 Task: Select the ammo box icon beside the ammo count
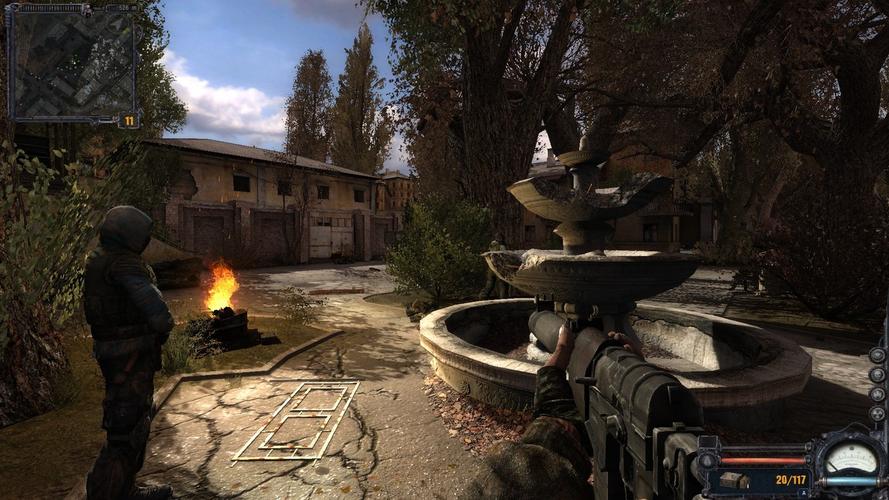click(735, 480)
